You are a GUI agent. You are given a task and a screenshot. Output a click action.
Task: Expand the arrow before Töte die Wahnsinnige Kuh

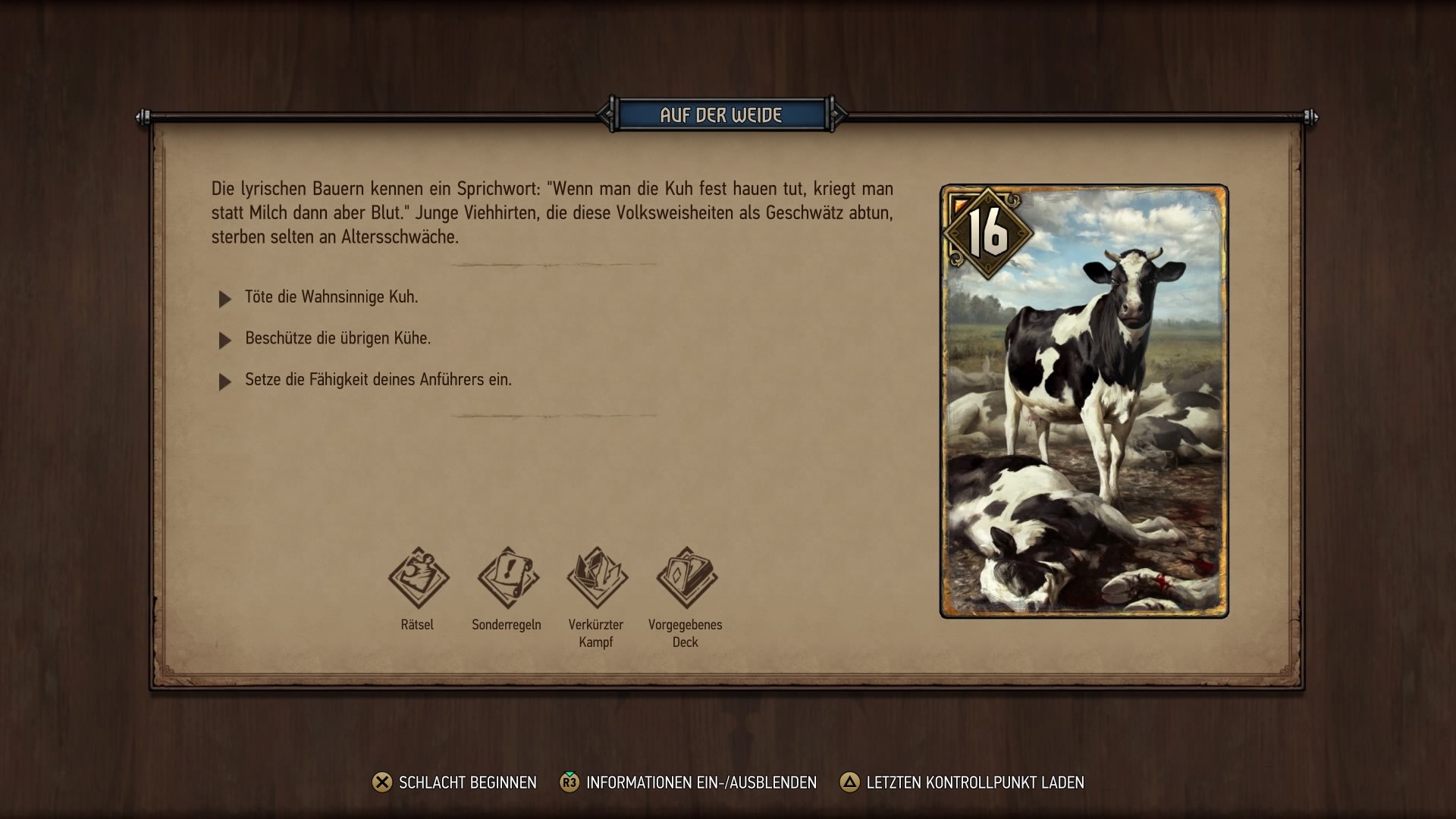pyautogui.click(x=224, y=298)
